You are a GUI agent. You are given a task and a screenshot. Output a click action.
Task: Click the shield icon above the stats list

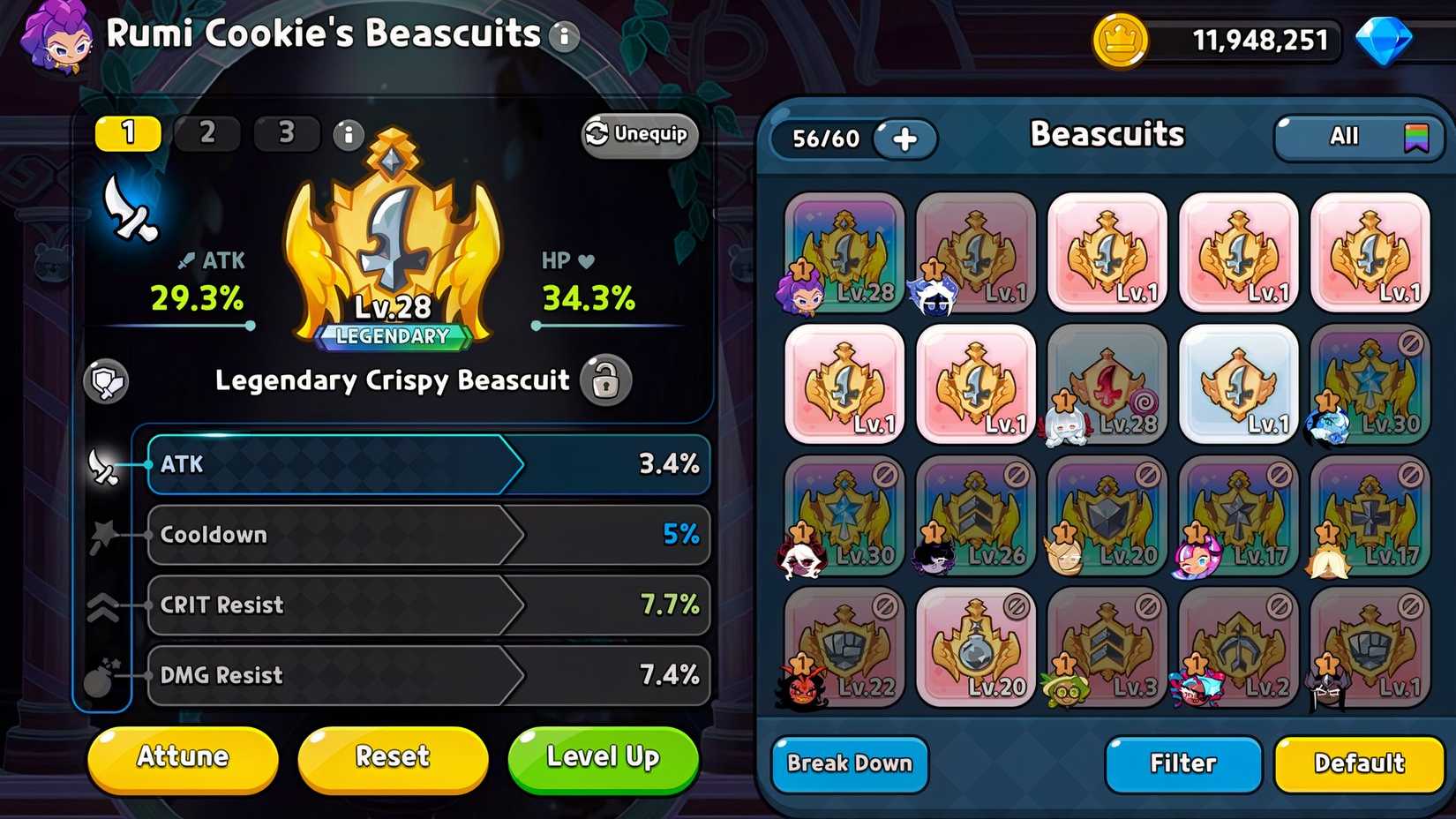(x=106, y=382)
